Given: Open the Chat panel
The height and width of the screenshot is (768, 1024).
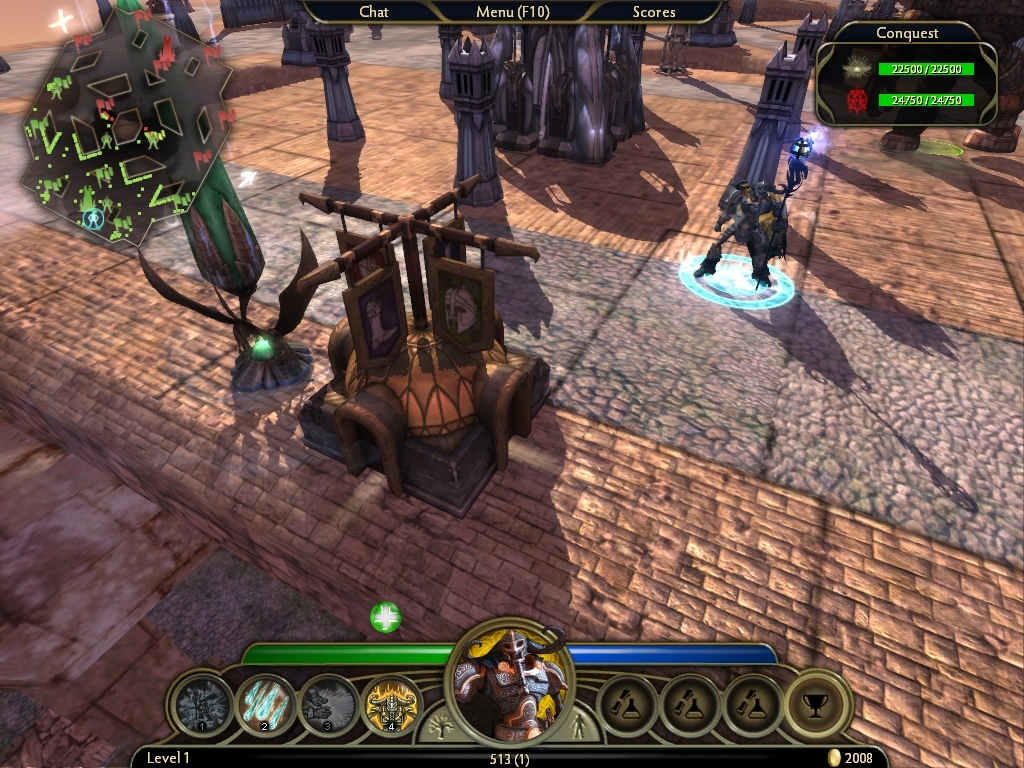Looking at the screenshot, I should coord(374,12).
